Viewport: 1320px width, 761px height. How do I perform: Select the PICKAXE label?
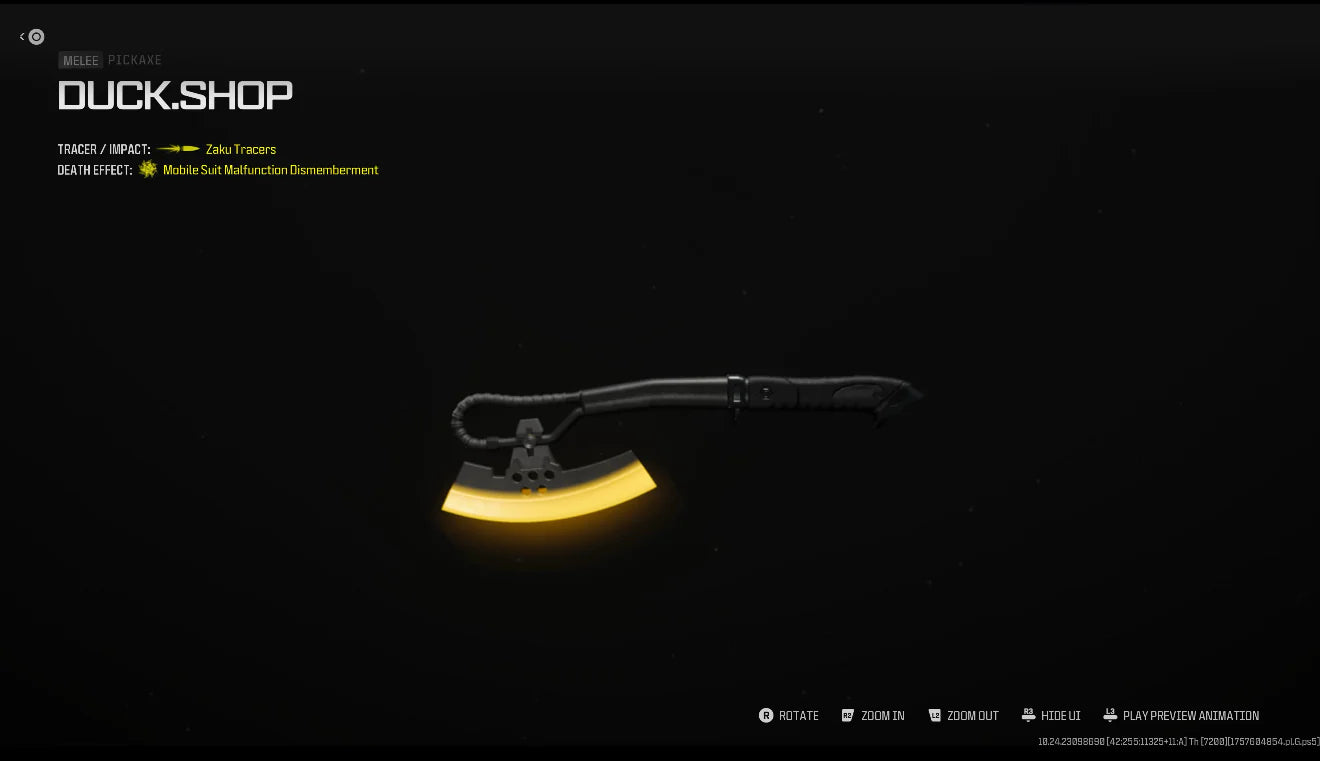[x=136, y=60]
